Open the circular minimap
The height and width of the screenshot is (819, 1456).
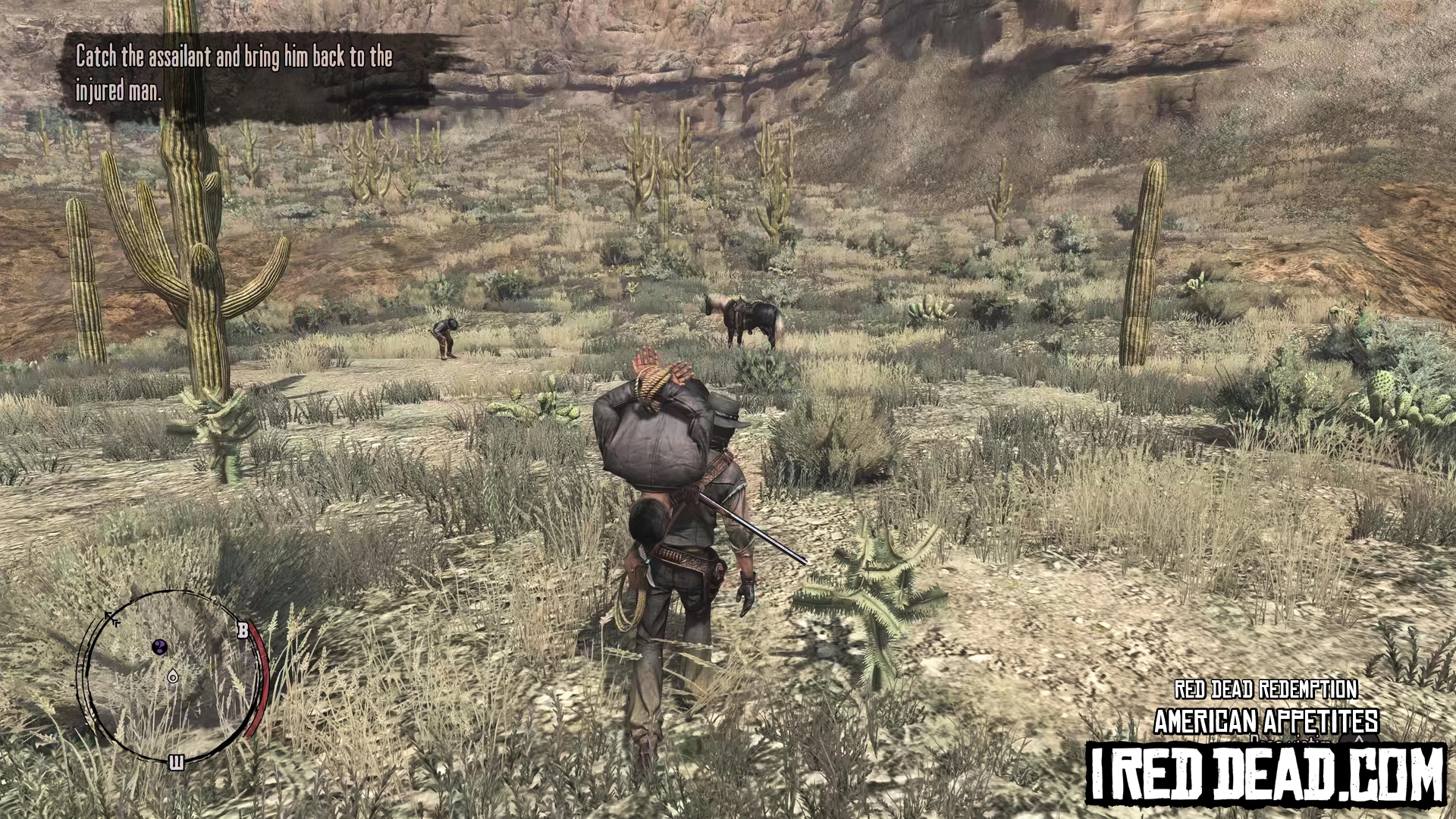[x=171, y=677]
